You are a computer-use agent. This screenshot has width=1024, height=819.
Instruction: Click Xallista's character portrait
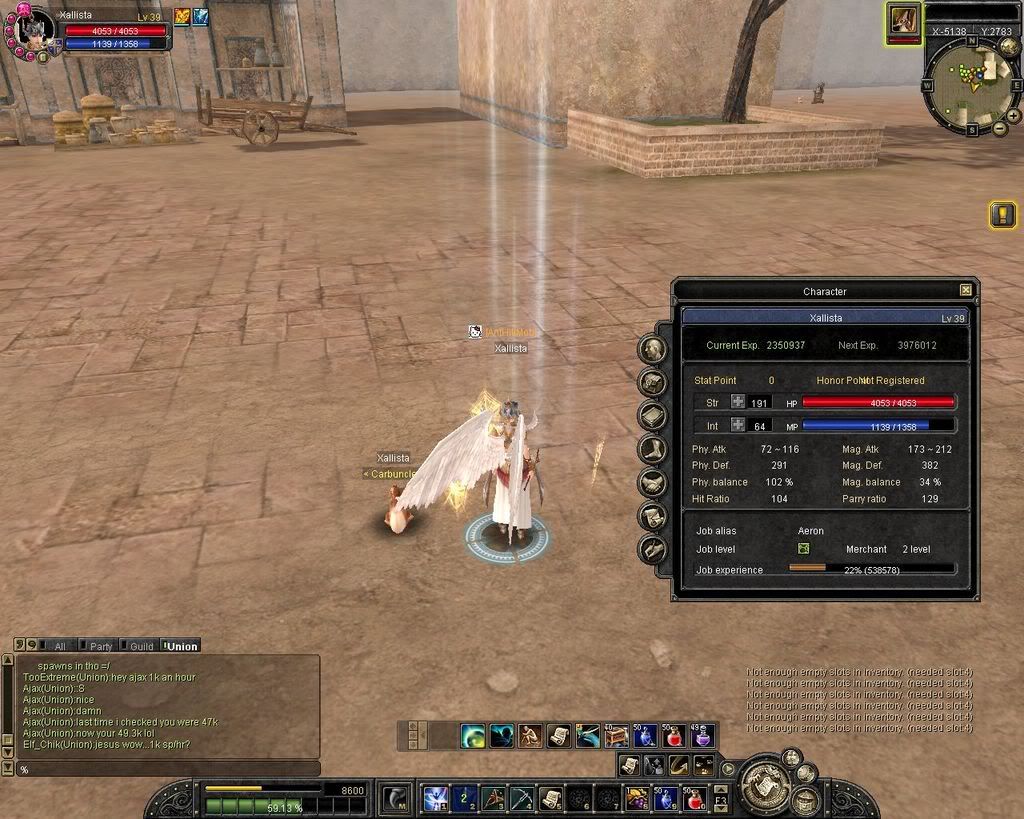[x=34, y=30]
